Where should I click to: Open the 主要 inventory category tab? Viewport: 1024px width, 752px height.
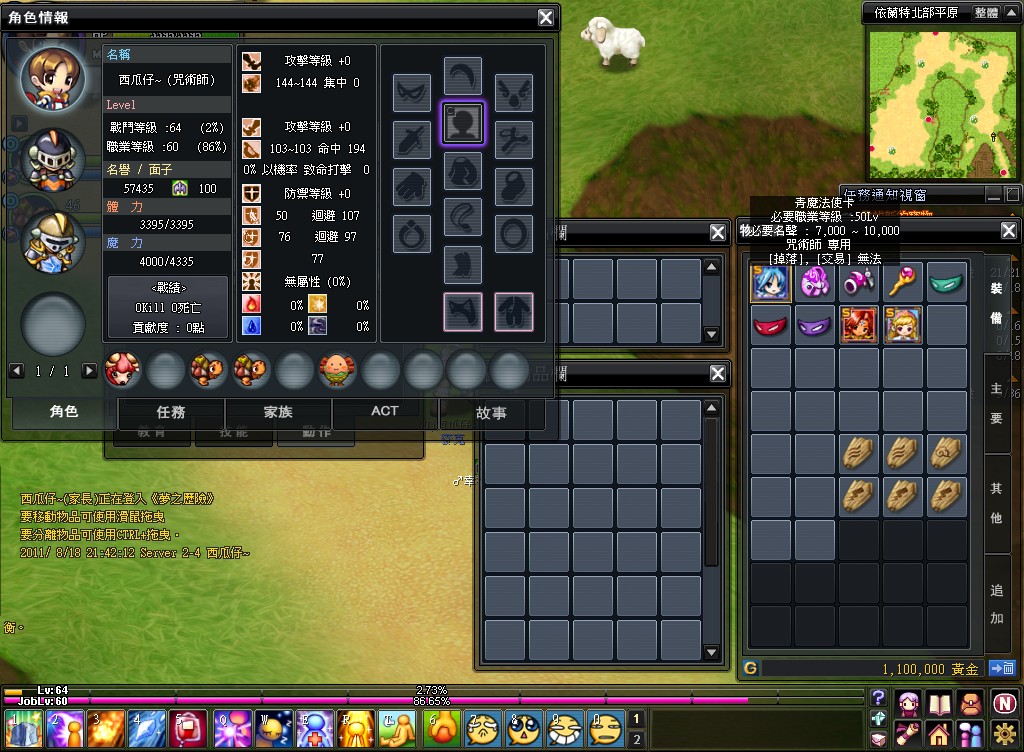pyautogui.click(x=996, y=403)
